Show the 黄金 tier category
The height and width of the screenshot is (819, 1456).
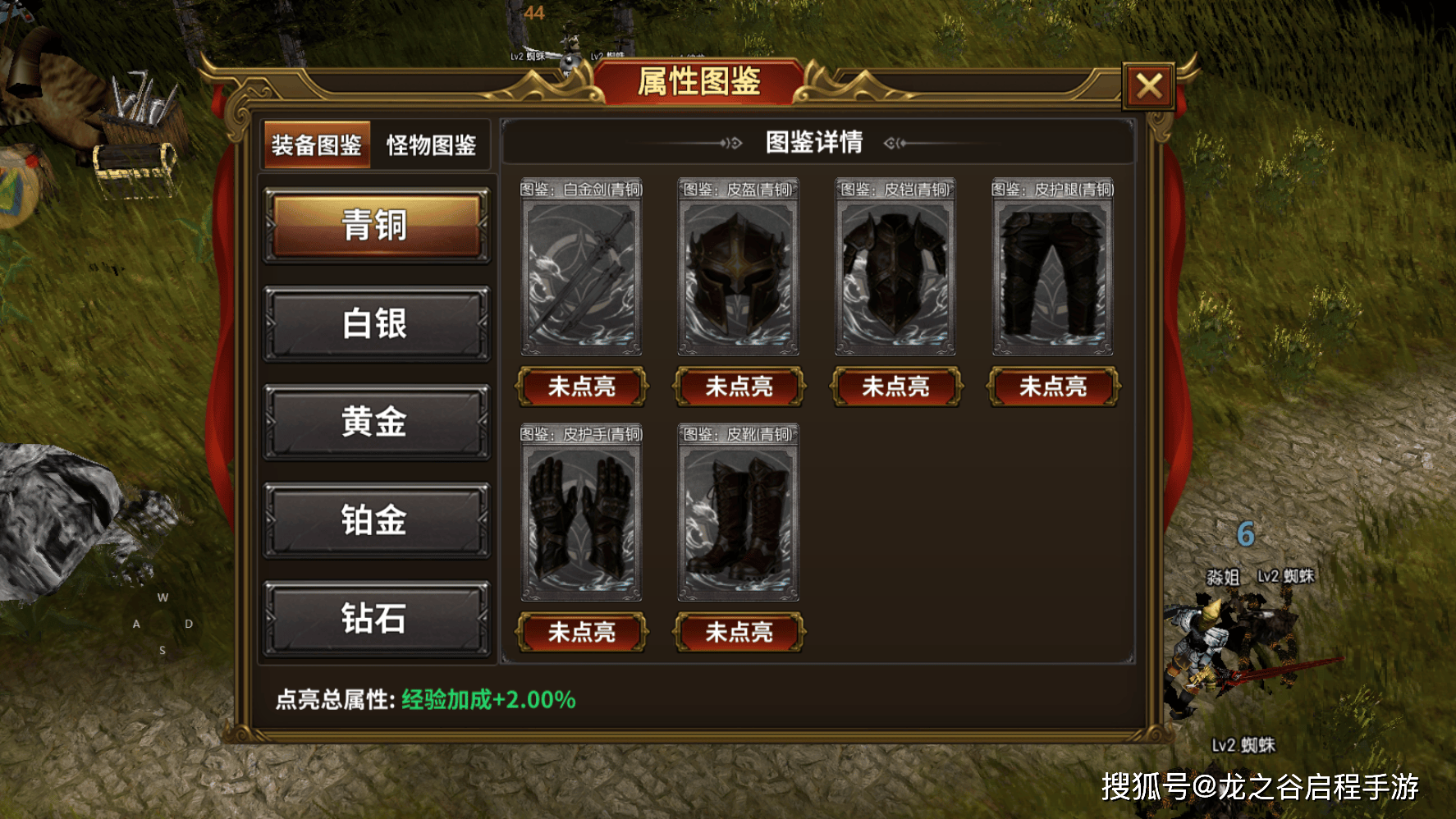coord(376,422)
